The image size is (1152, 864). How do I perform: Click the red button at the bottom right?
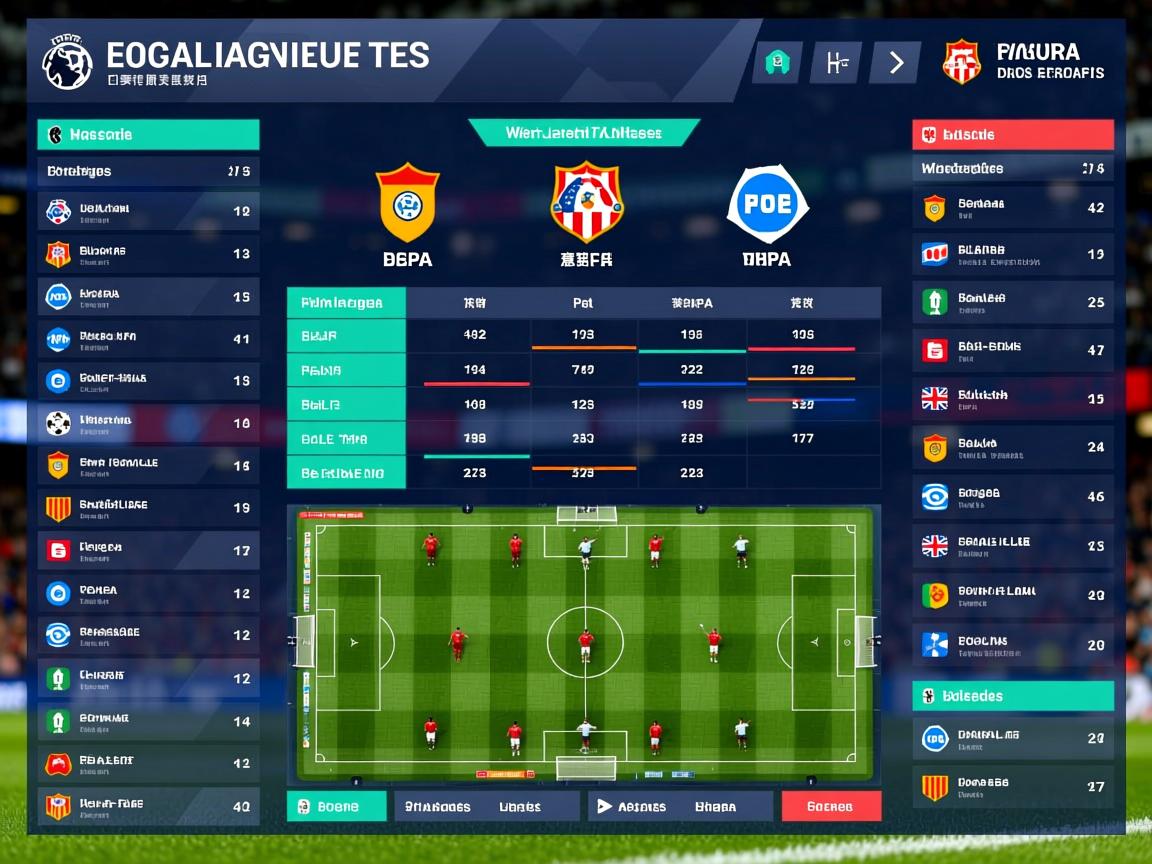(x=831, y=806)
